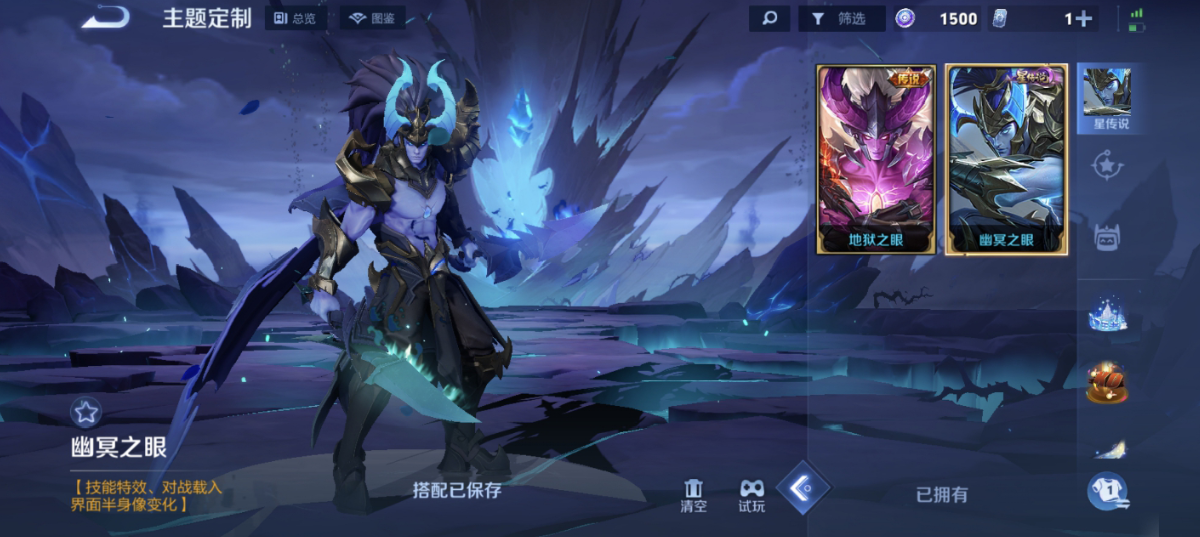Open the circular star emblem tab

(x=1107, y=165)
